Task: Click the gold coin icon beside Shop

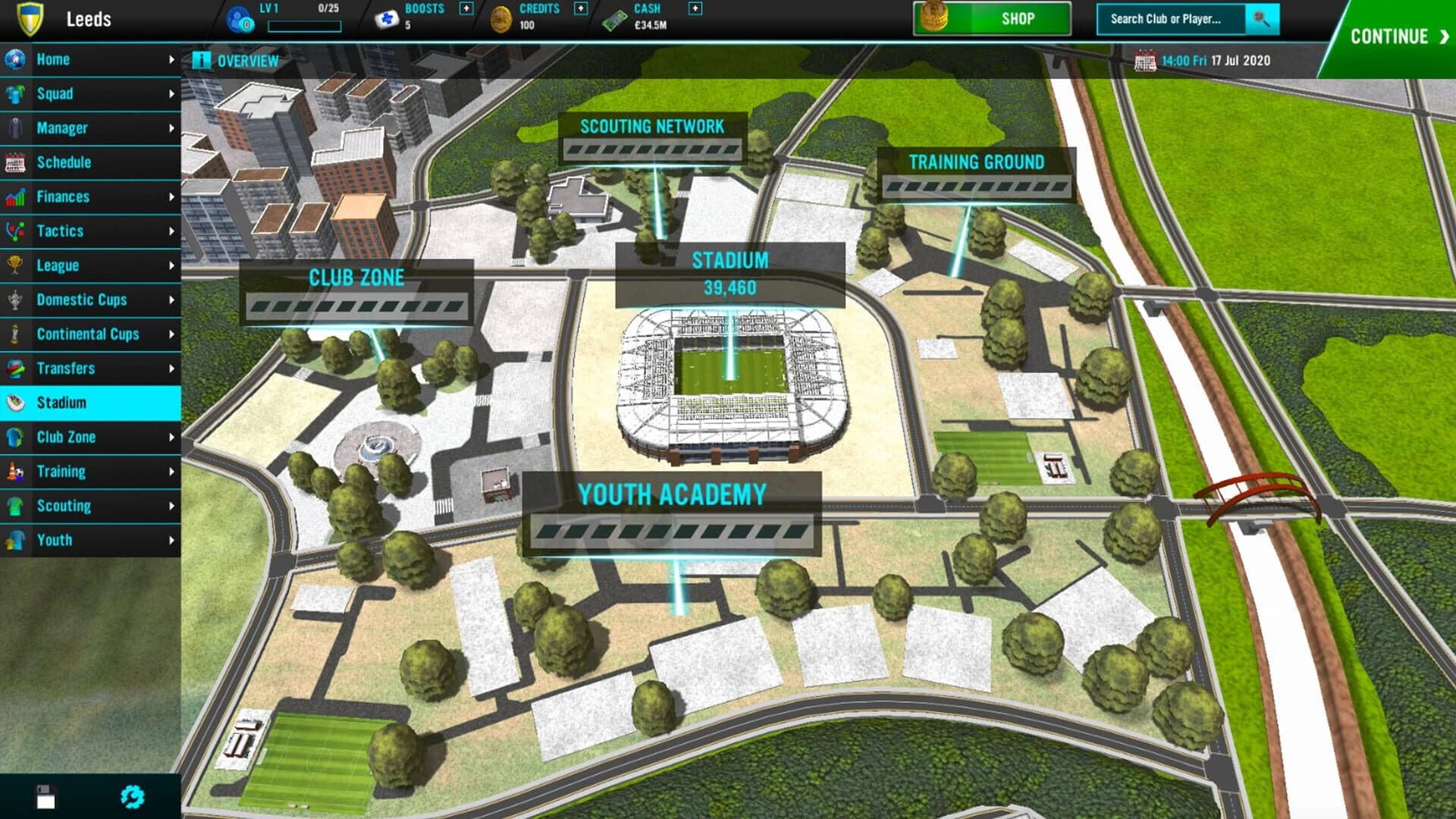Action: [934, 19]
